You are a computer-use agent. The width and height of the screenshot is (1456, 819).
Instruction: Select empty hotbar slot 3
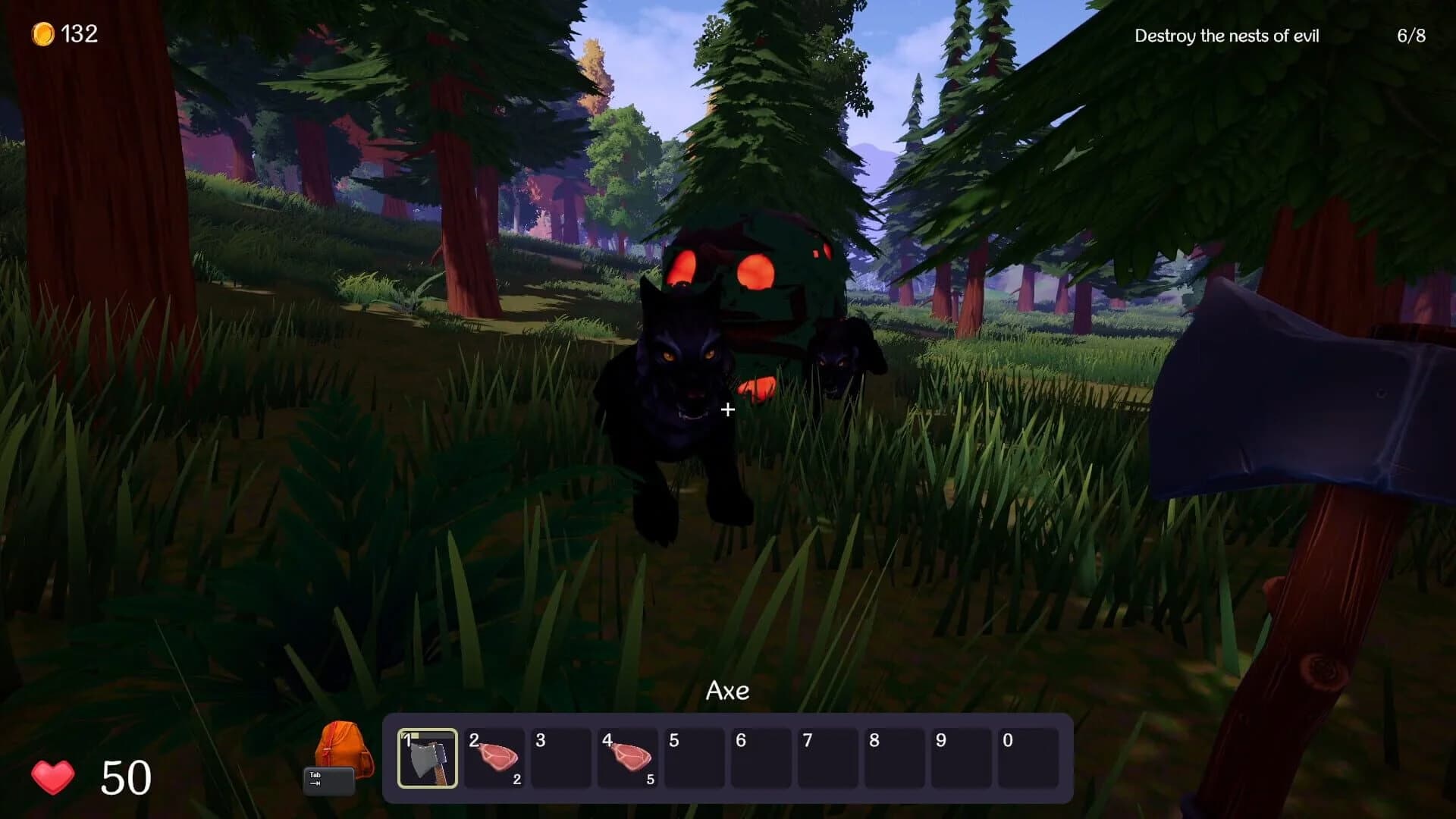click(x=561, y=758)
